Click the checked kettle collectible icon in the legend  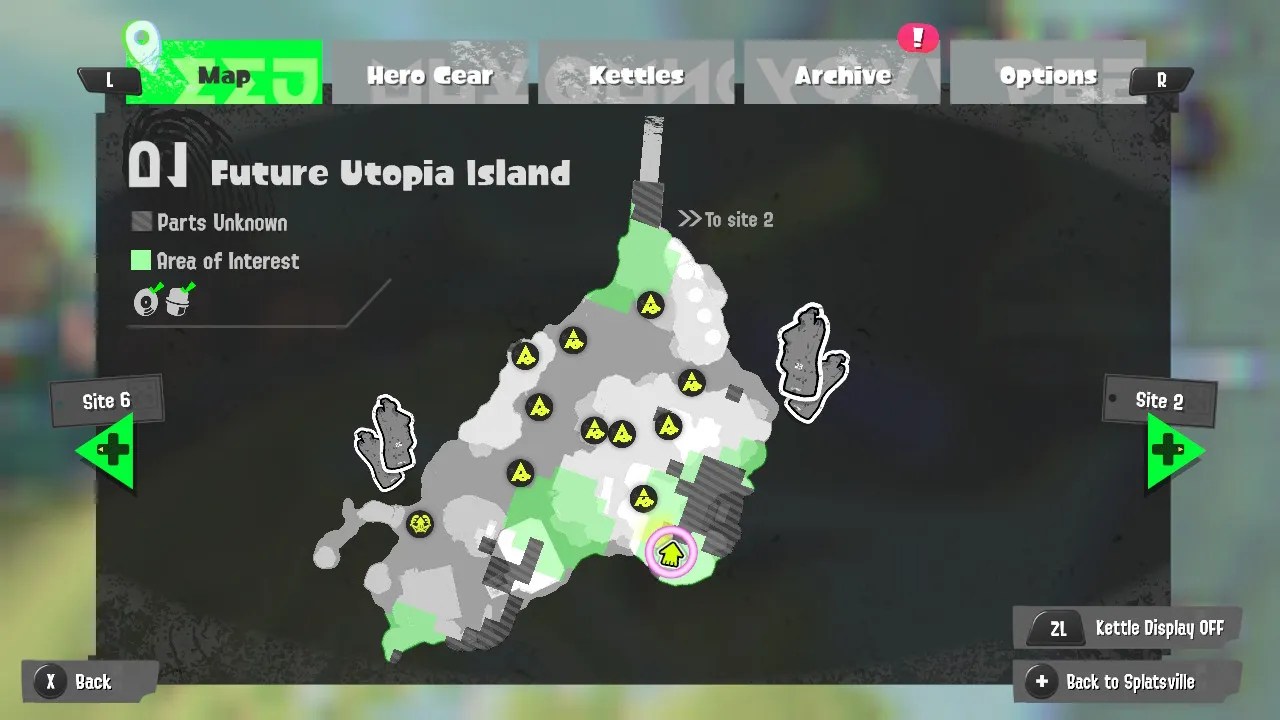(x=178, y=302)
